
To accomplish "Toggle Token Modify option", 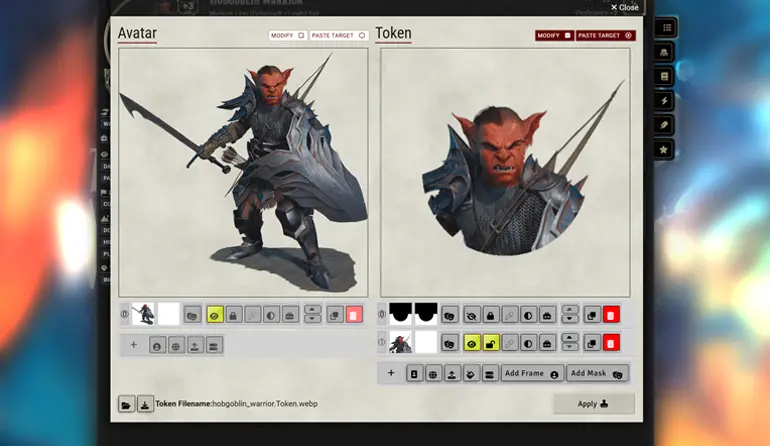I will [x=553, y=35].
